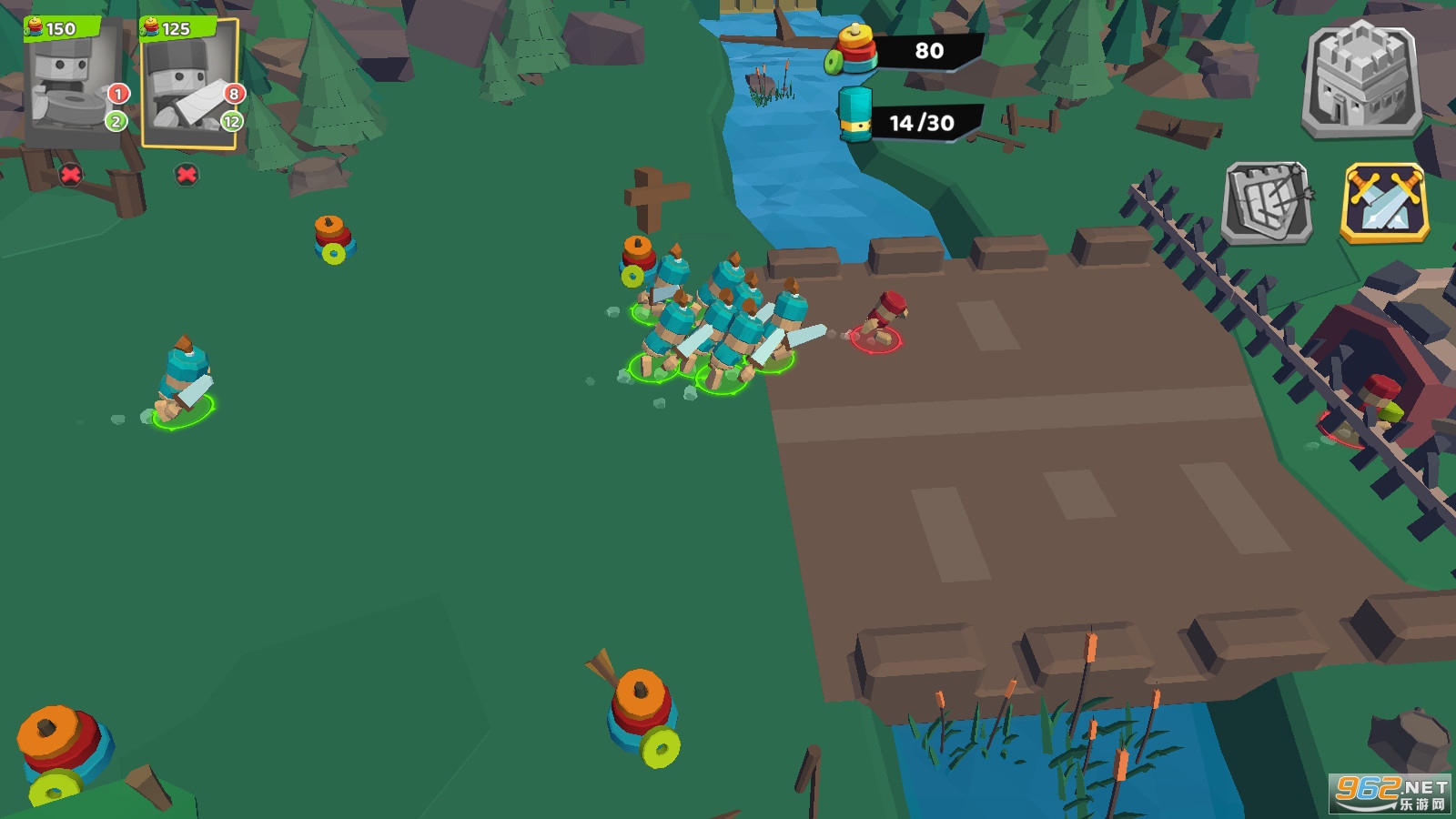The height and width of the screenshot is (819, 1456).
Task: Click the red X below the 125-cost card
Action: point(187,174)
